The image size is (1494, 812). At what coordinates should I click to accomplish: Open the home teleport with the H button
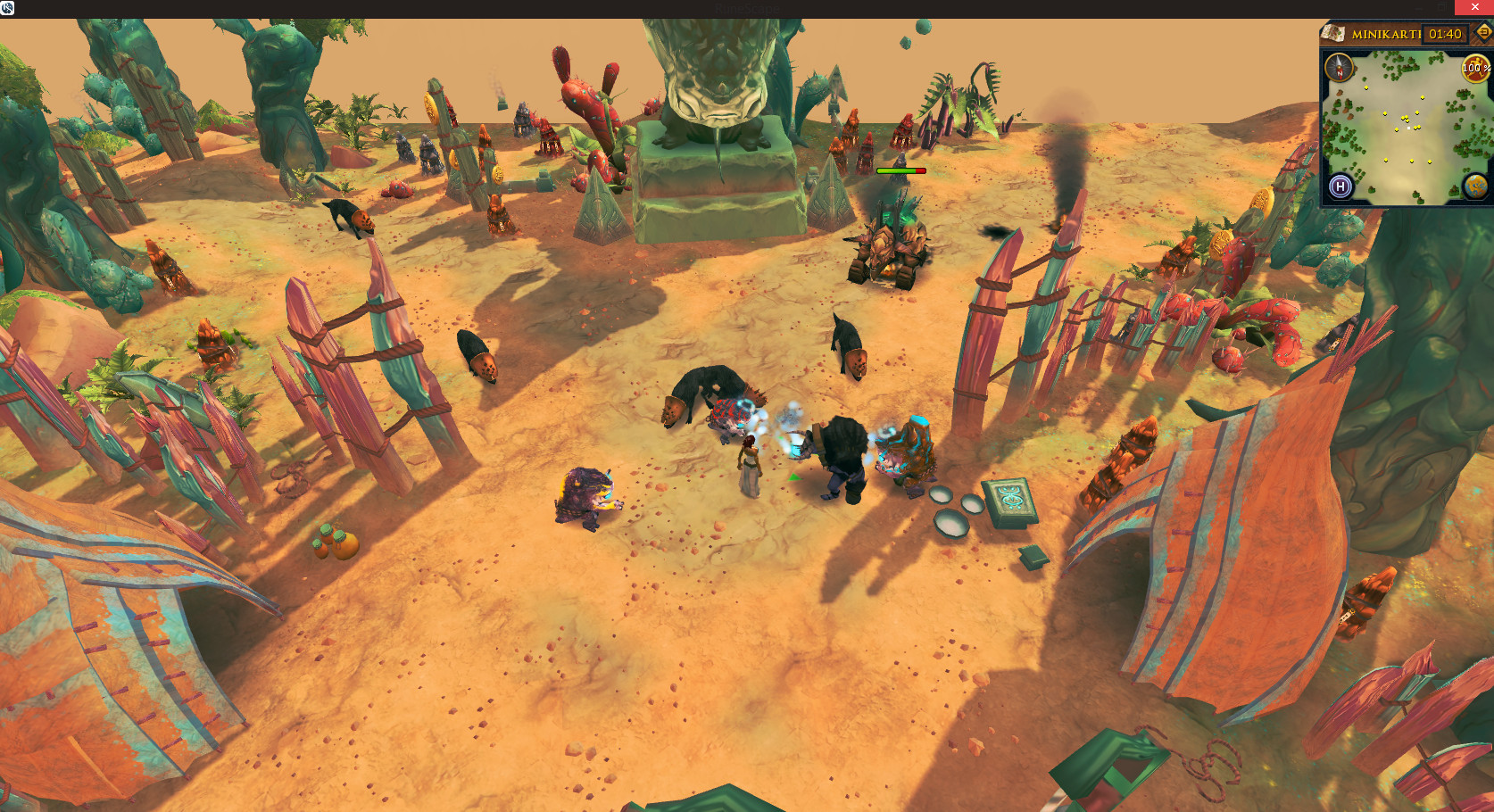(1340, 186)
